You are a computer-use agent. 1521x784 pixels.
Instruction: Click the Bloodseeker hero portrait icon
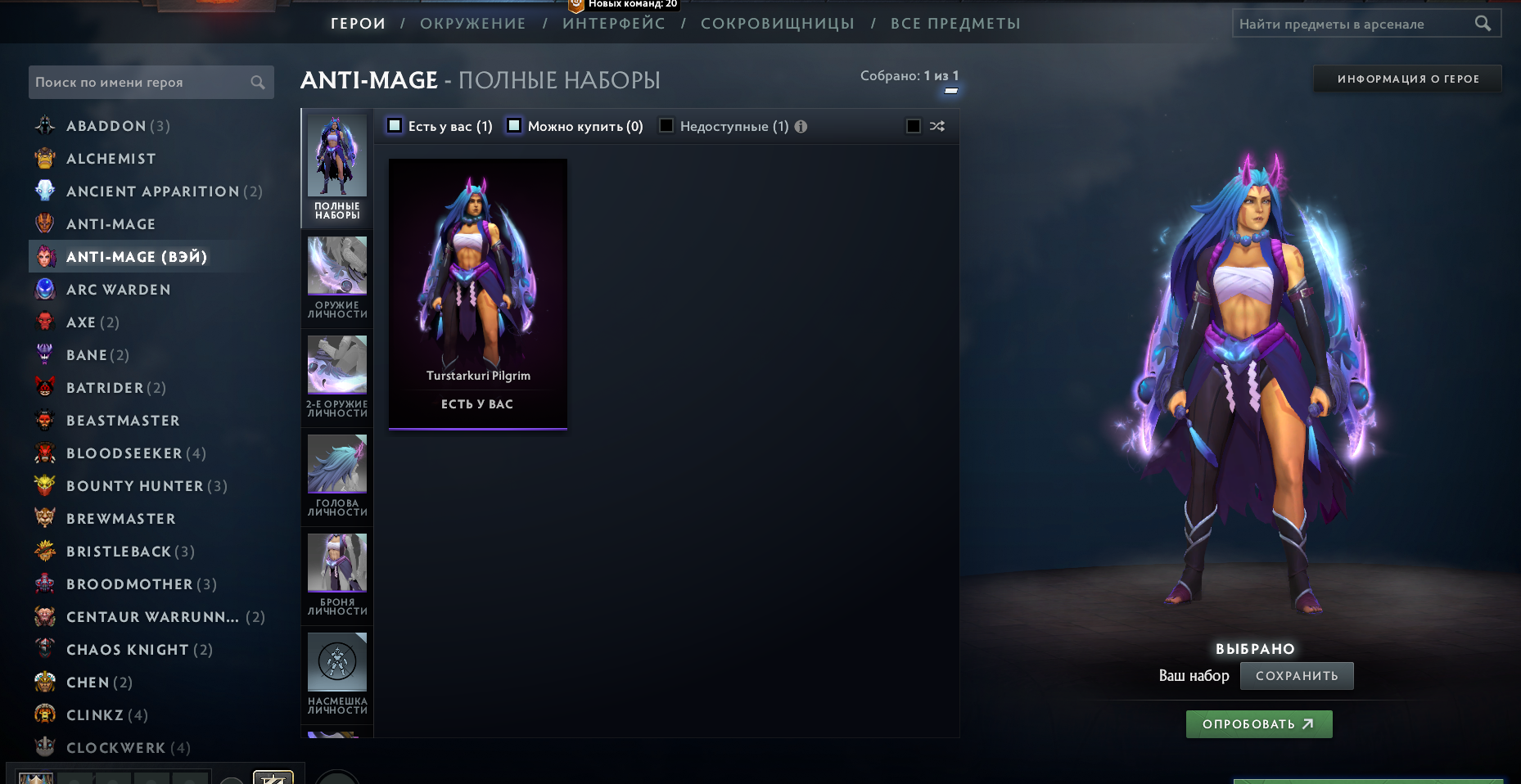(x=45, y=453)
